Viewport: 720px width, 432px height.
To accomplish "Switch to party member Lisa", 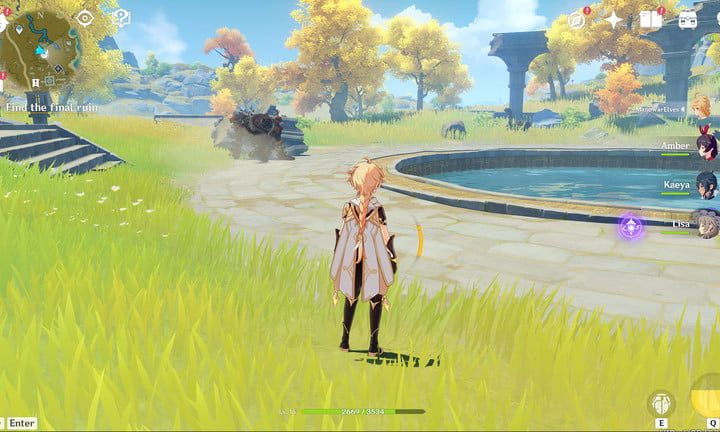I will point(706,225).
